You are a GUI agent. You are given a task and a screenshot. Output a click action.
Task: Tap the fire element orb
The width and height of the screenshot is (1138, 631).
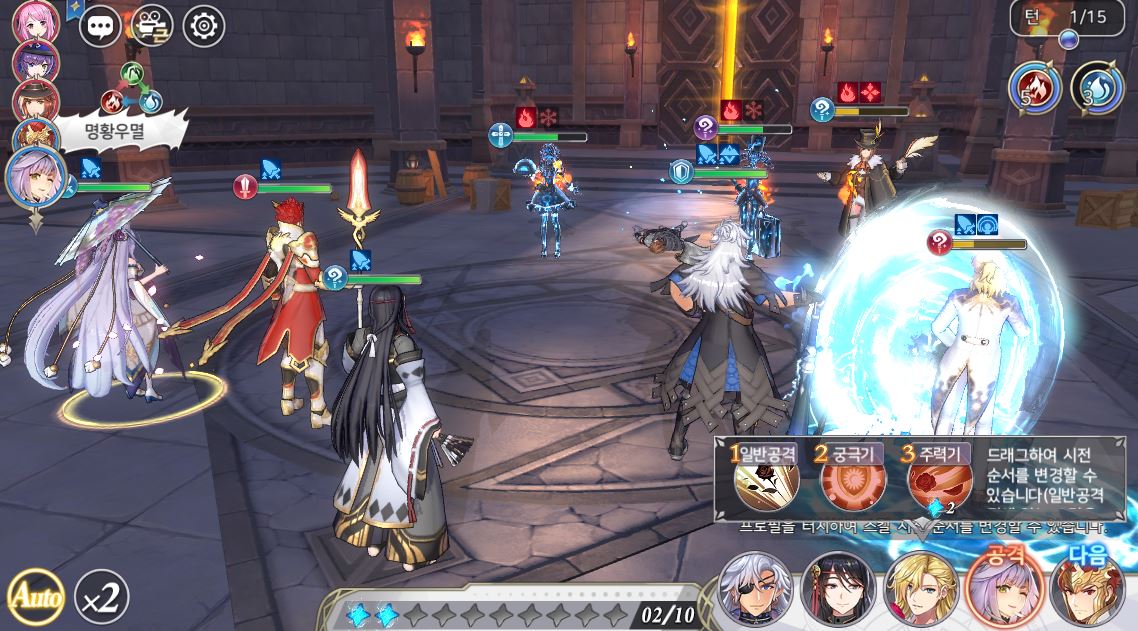(x=1034, y=88)
